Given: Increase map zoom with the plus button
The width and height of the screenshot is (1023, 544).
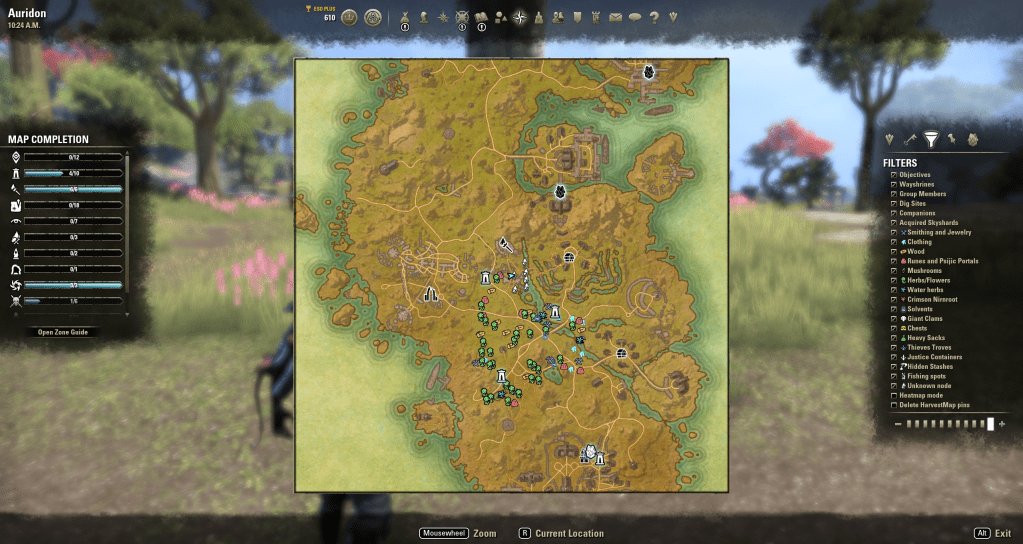Looking at the screenshot, I should point(1003,424).
